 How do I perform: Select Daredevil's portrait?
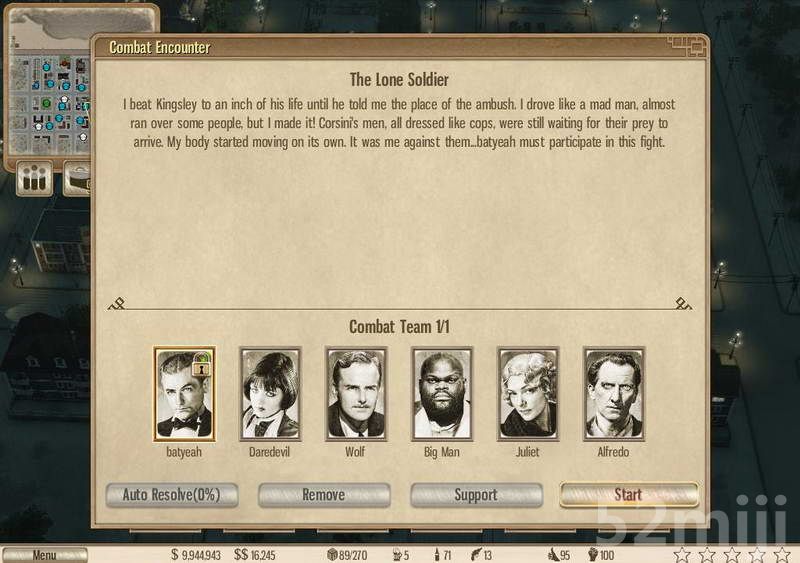pos(270,394)
